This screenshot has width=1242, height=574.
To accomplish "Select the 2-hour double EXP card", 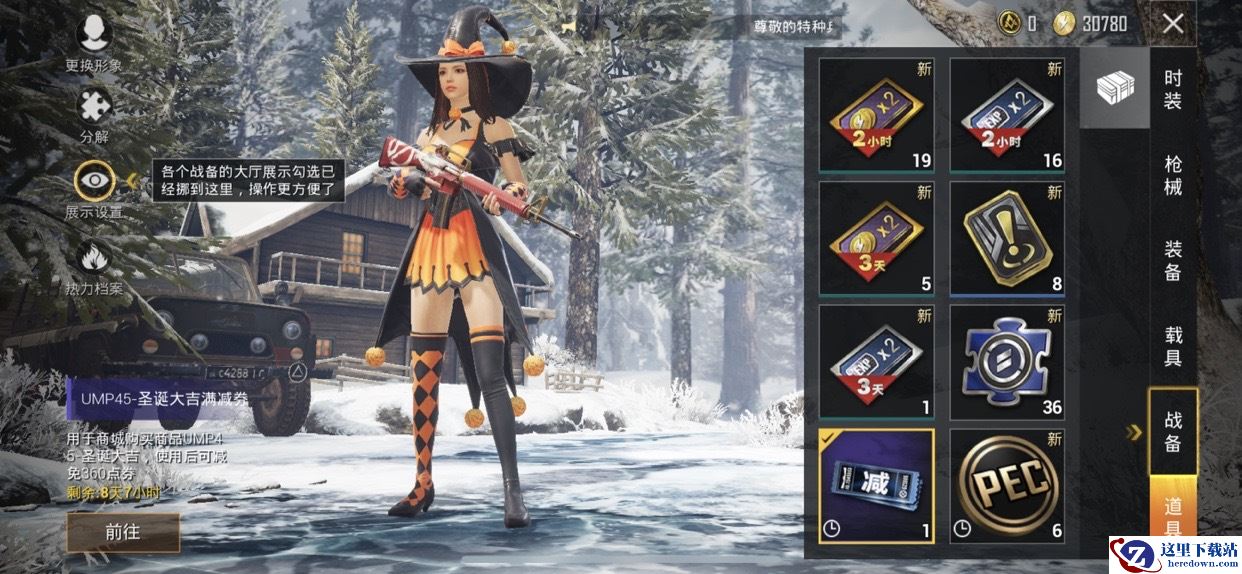I will (1006, 115).
